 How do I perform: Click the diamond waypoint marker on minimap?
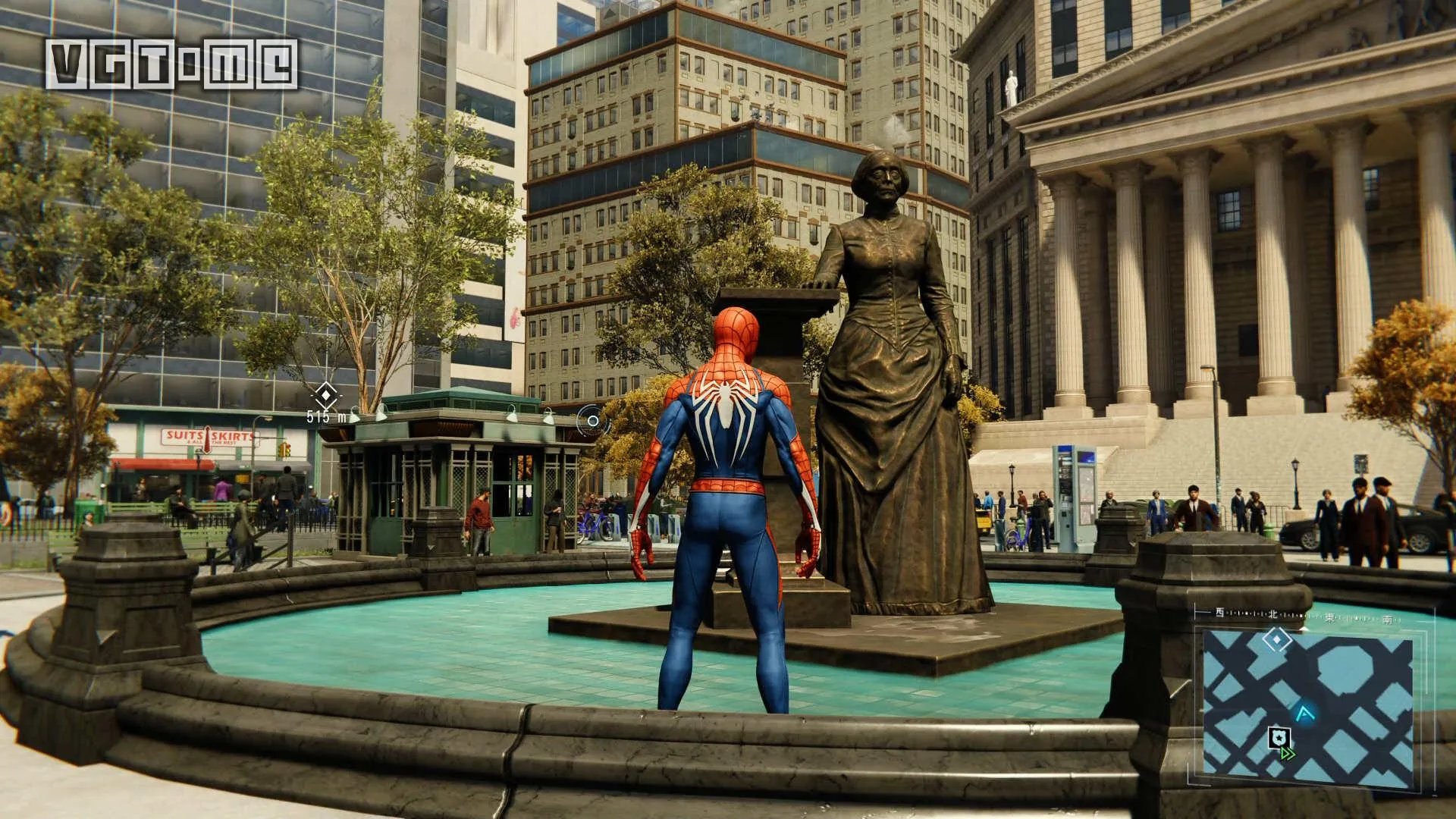click(x=1277, y=640)
